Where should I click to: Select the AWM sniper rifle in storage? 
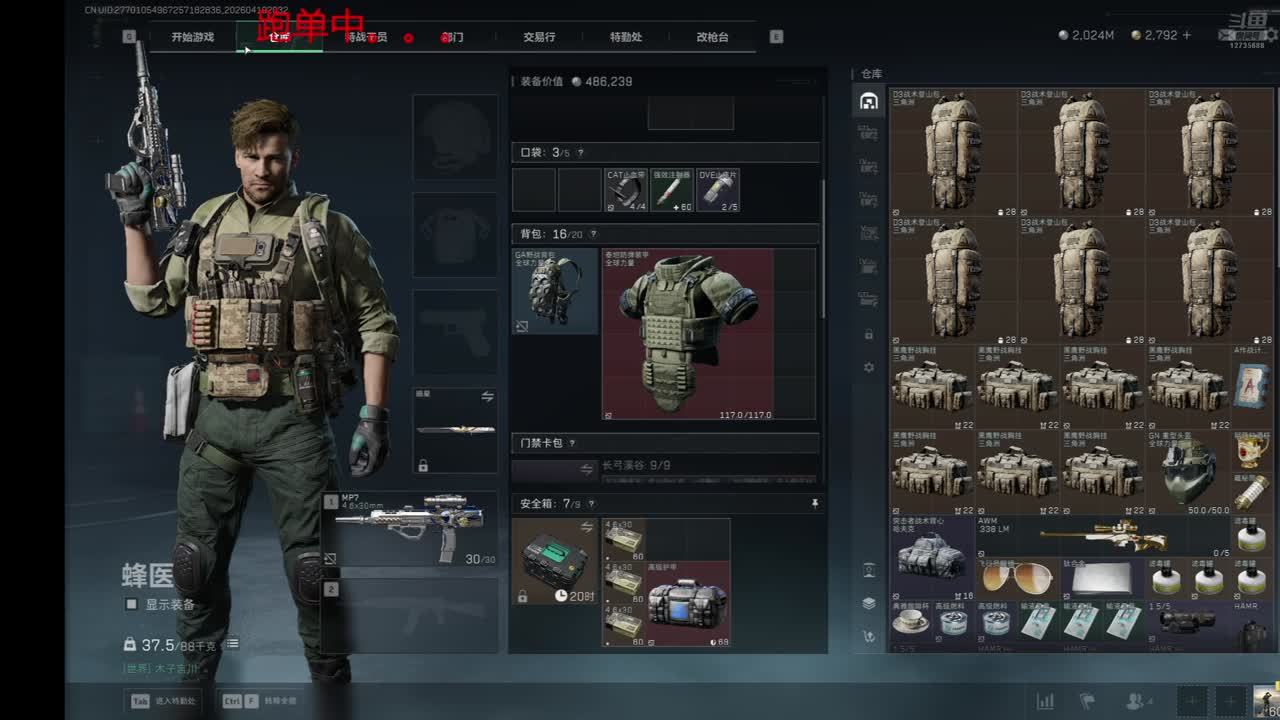(x=1104, y=536)
